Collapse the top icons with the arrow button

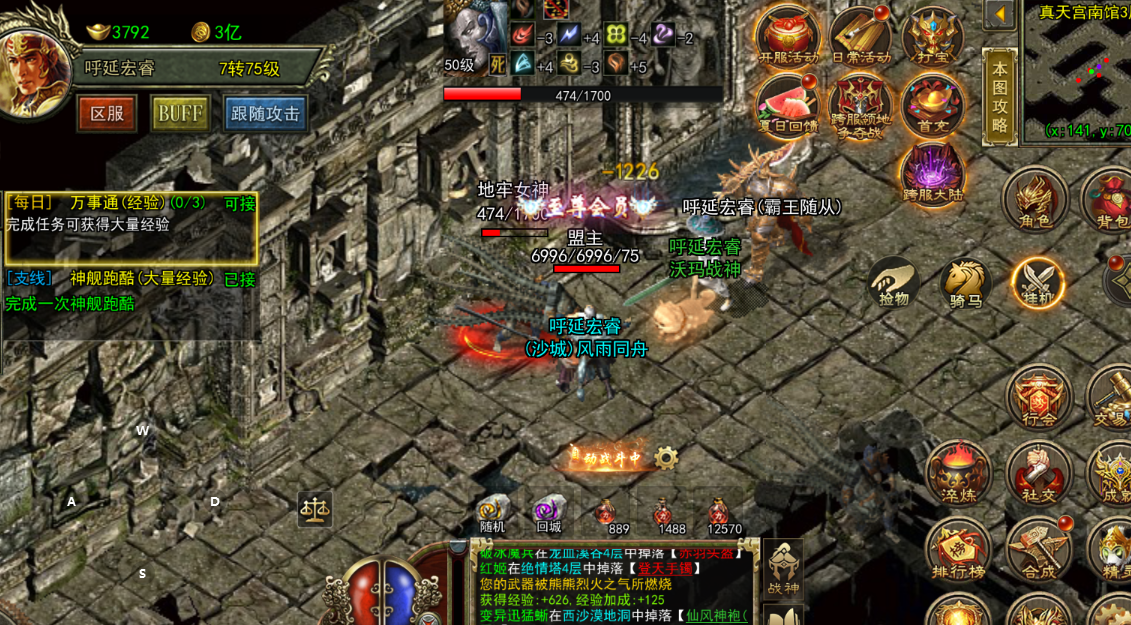coord(999,15)
